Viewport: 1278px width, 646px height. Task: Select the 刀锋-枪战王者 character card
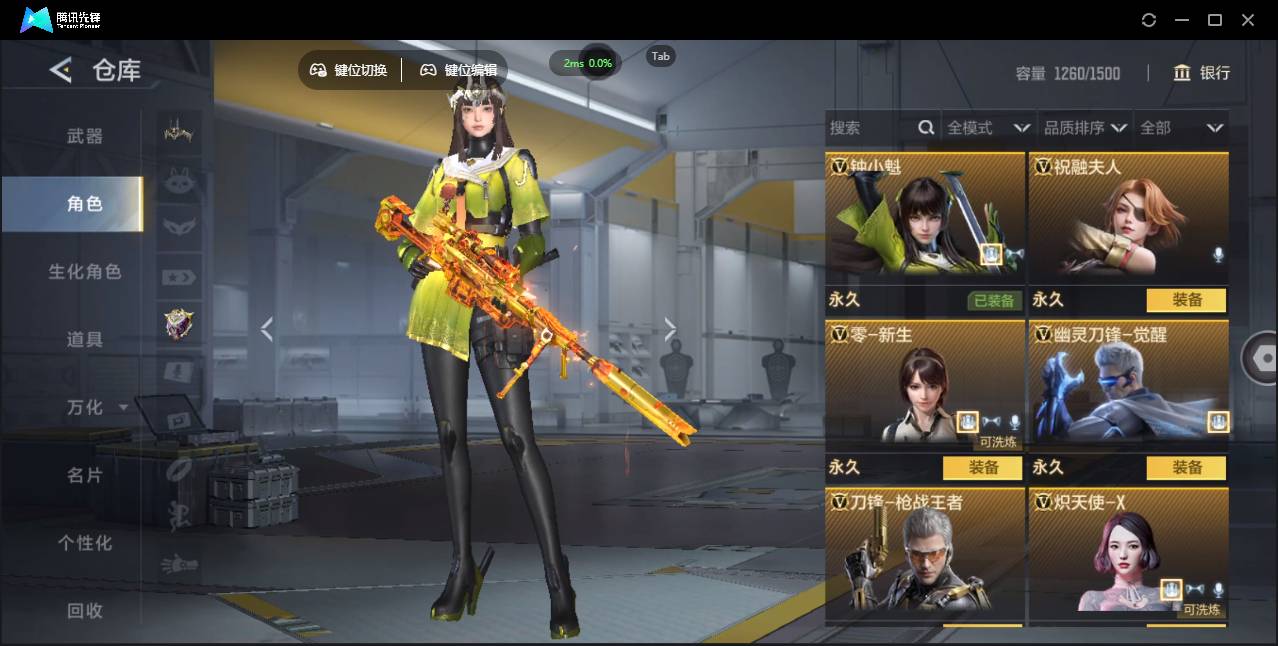[924, 553]
